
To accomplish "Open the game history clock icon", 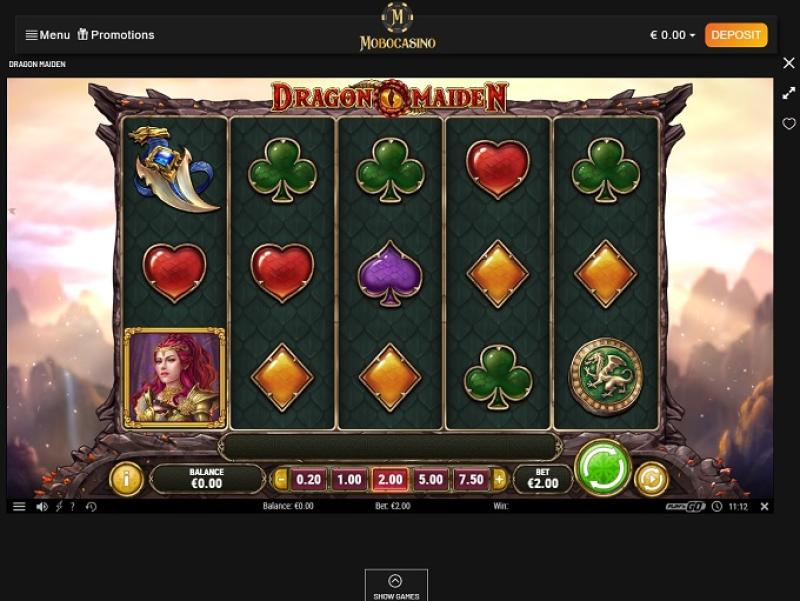I will 91,507.
